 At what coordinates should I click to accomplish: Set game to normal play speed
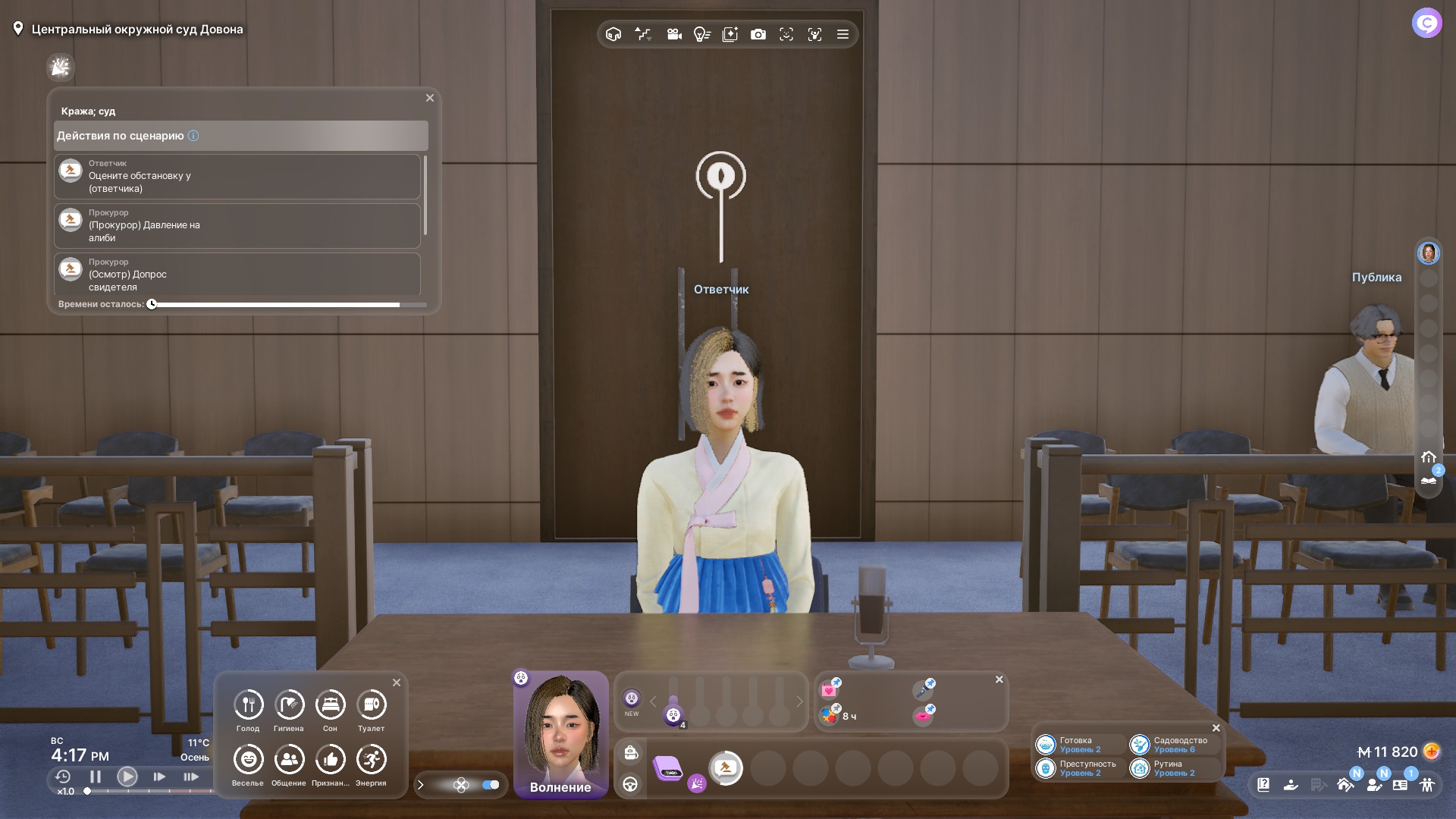(127, 777)
